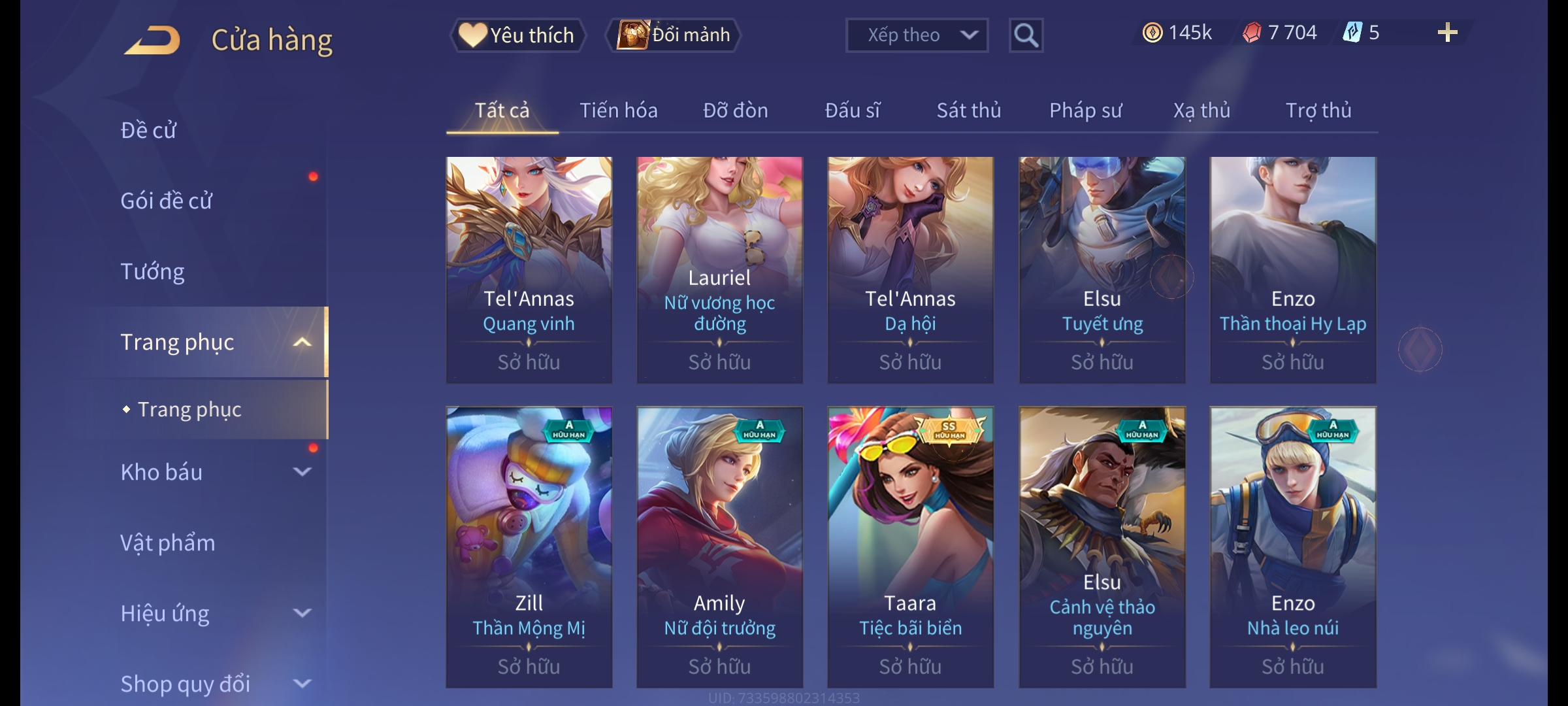Choose the Trợ thủ tab
Viewport: 1568px width, 706px height.
click(x=1318, y=110)
